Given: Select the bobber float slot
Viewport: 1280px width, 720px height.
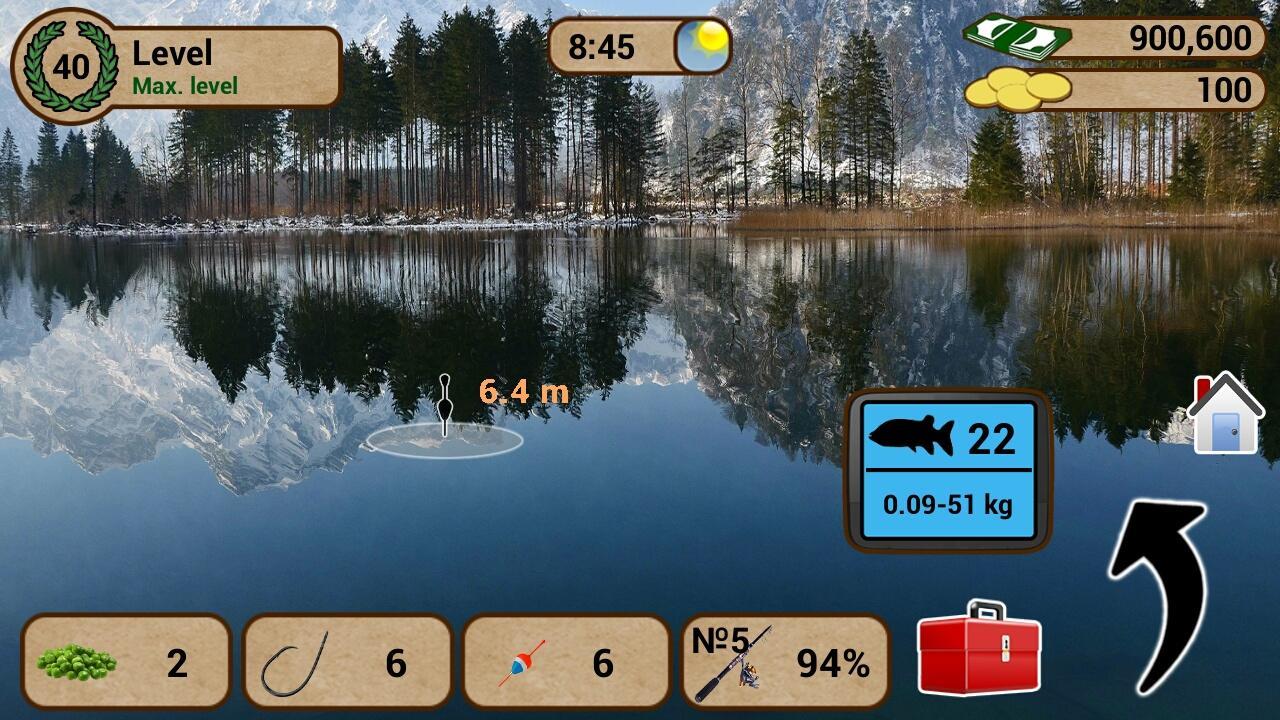Looking at the screenshot, I should (x=565, y=662).
